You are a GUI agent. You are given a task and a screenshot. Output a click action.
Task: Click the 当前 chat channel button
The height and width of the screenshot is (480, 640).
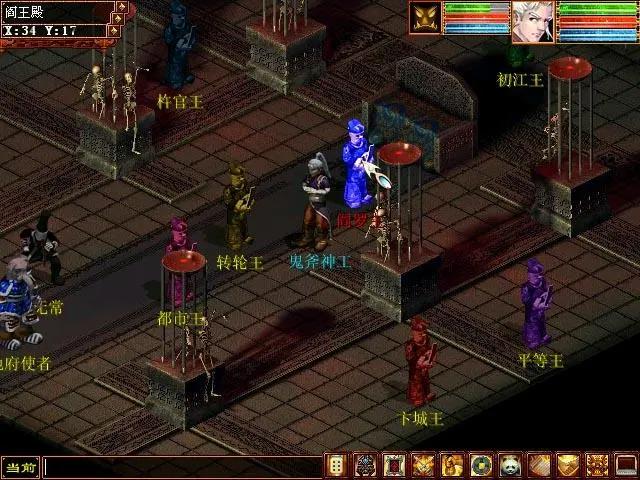tap(20, 467)
